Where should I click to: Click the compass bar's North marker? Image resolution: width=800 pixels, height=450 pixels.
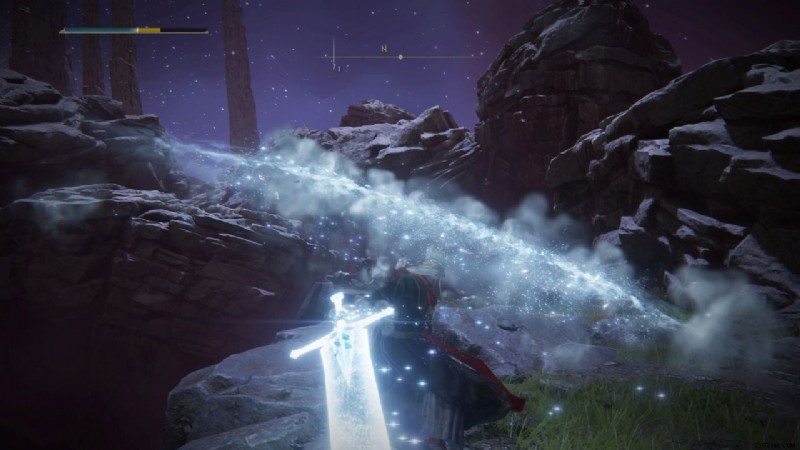pyautogui.click(x=383, y=48)
